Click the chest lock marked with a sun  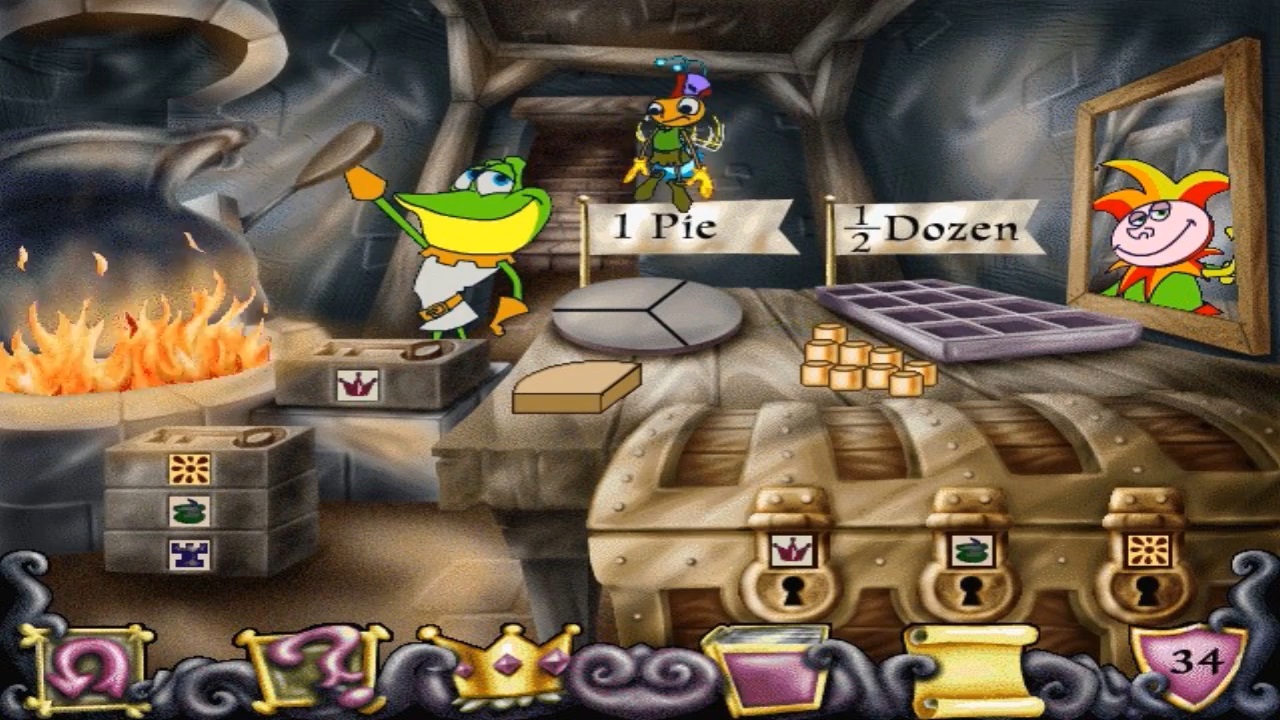click(1145, 570)
